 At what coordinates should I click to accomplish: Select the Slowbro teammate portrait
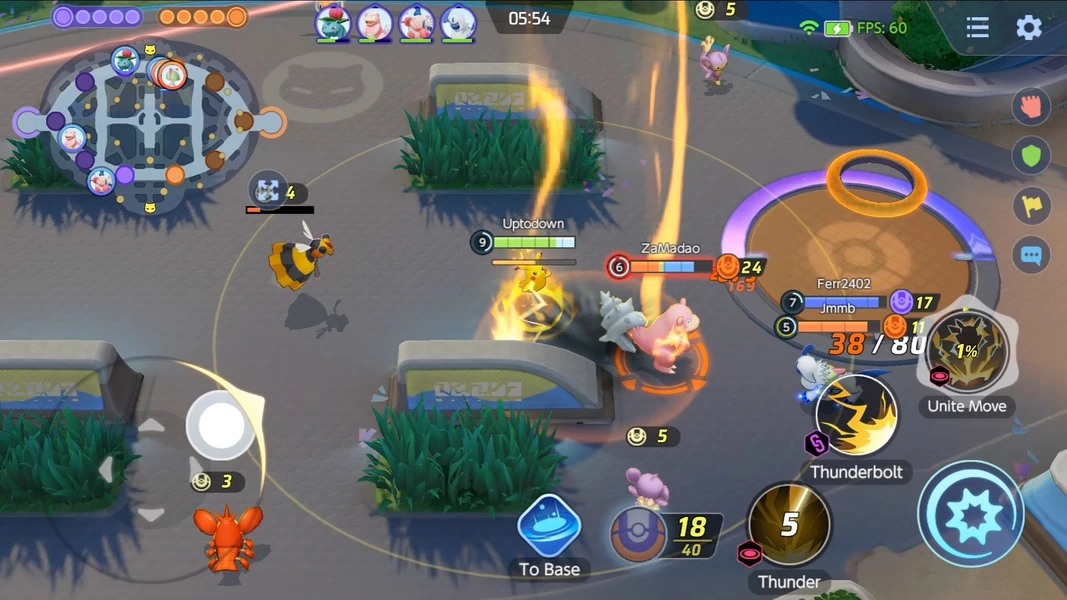(374, 22)
